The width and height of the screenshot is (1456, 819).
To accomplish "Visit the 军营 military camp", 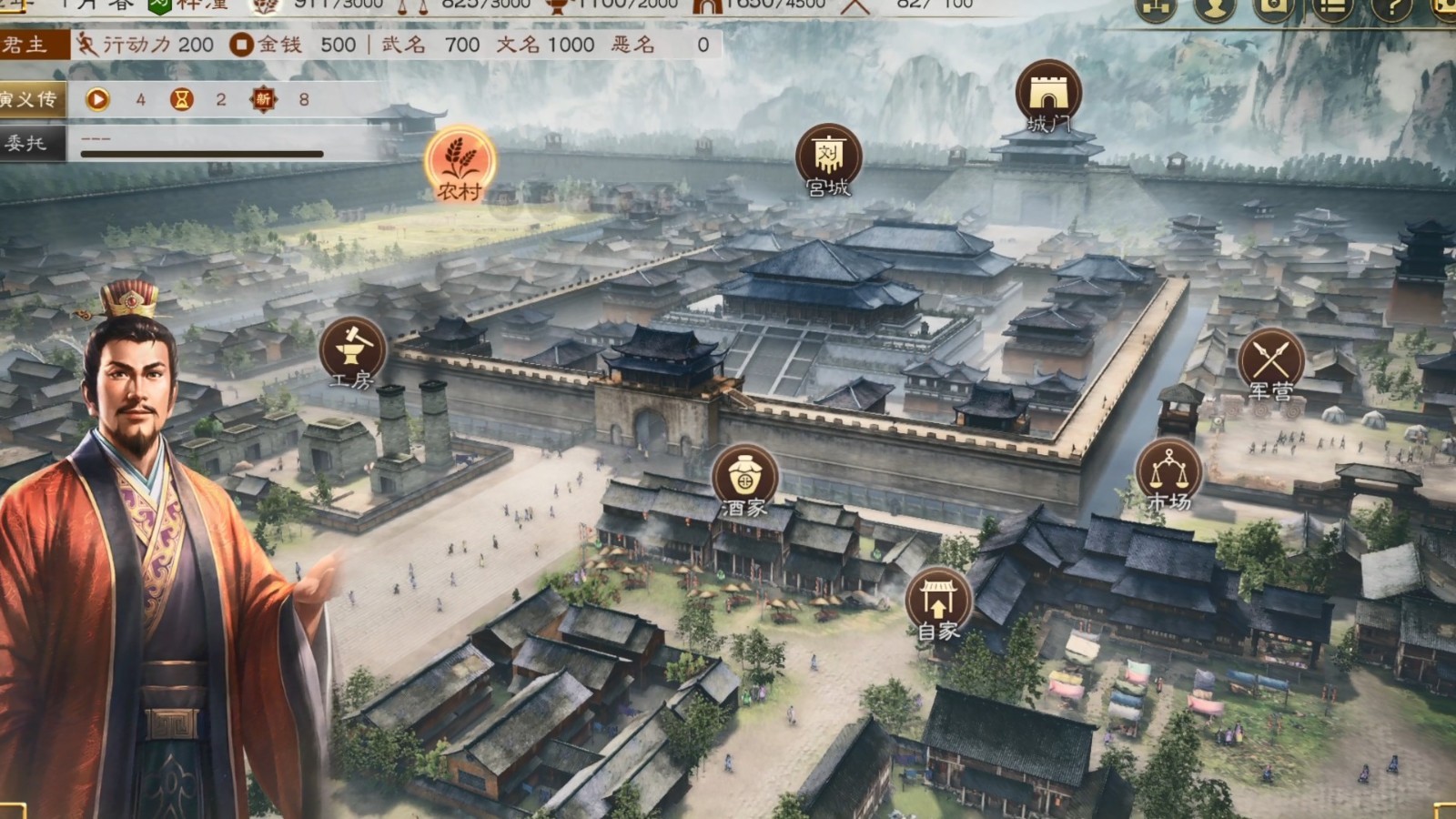I will [1273, 358].
